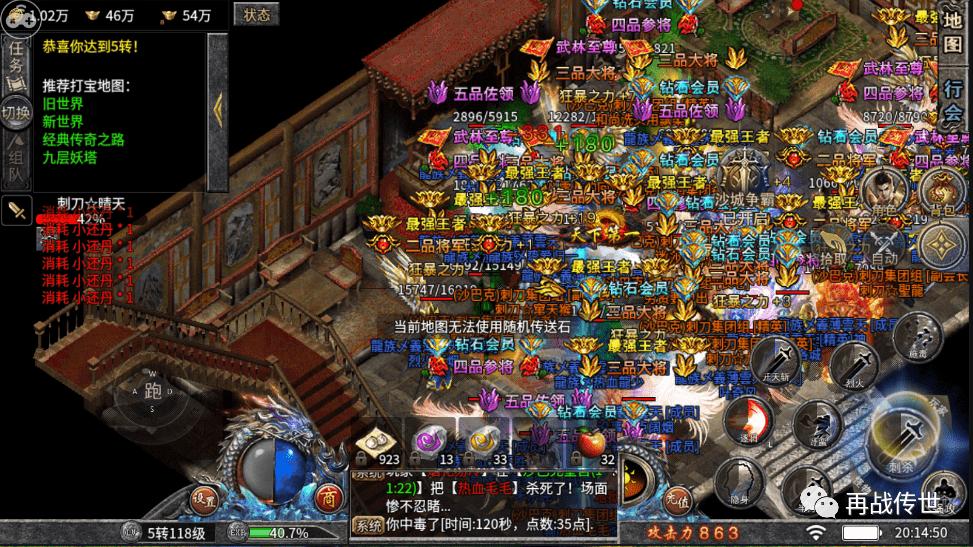The image size is (973, 547).
Task: Click the 旧世界 map link
Action: 63,104
